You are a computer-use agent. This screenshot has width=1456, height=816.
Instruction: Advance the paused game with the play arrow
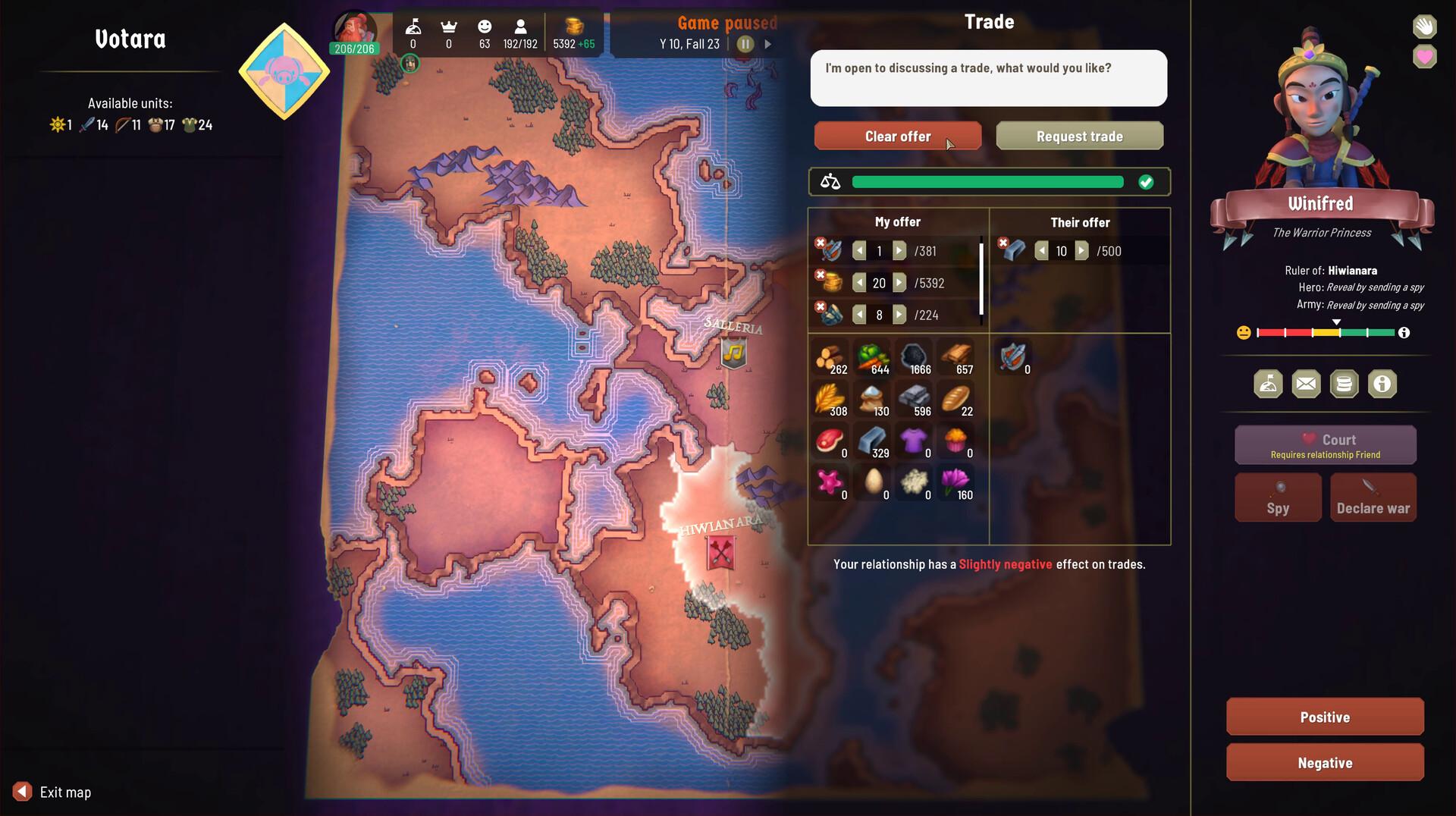click(x=767, y=44)
